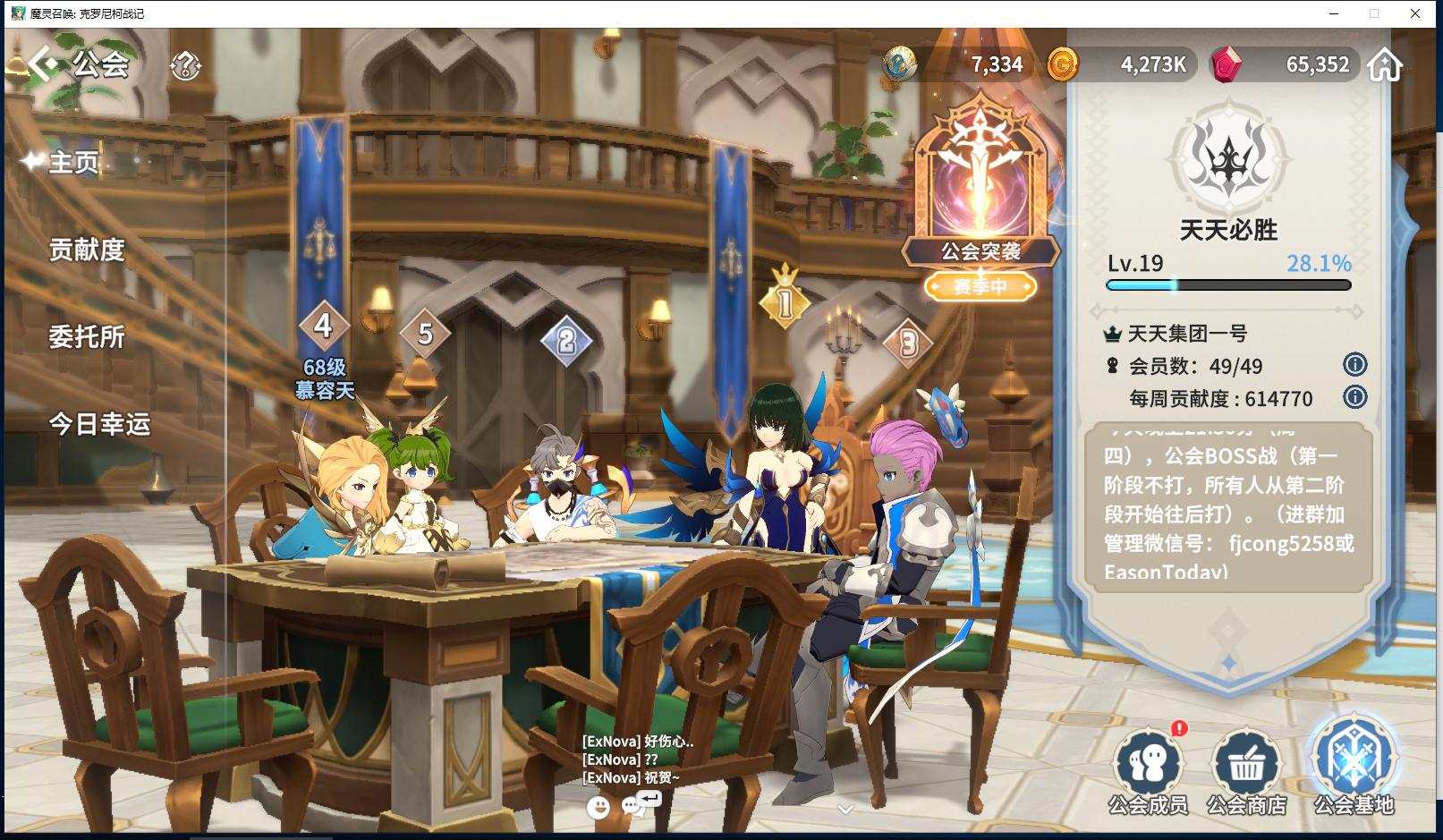Select the 主页 menu entry
Viewport: 1443px width, 840px height.
(x=73, y=162)
